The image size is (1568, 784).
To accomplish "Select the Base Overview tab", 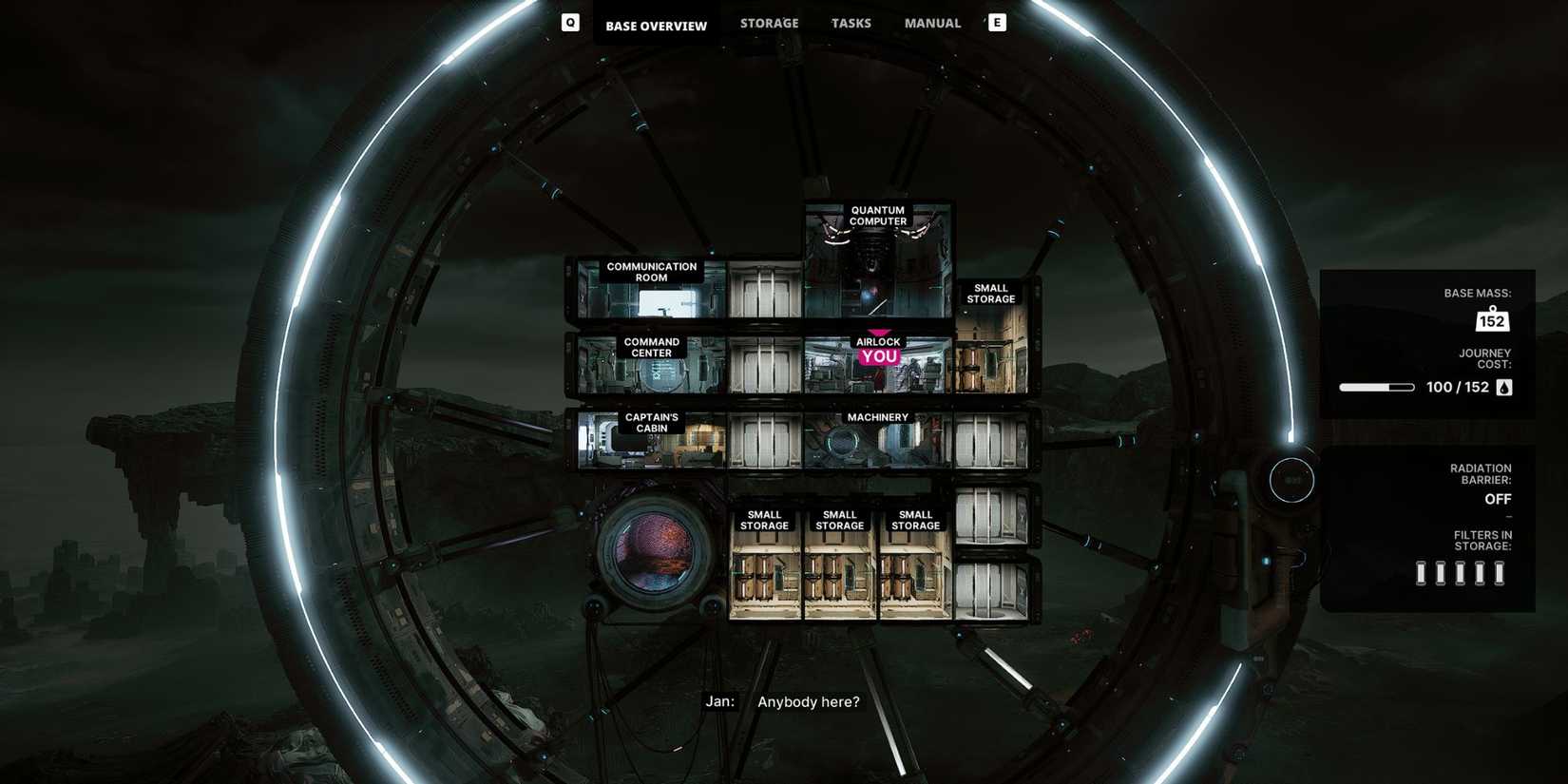I will [x=656, y=26].
